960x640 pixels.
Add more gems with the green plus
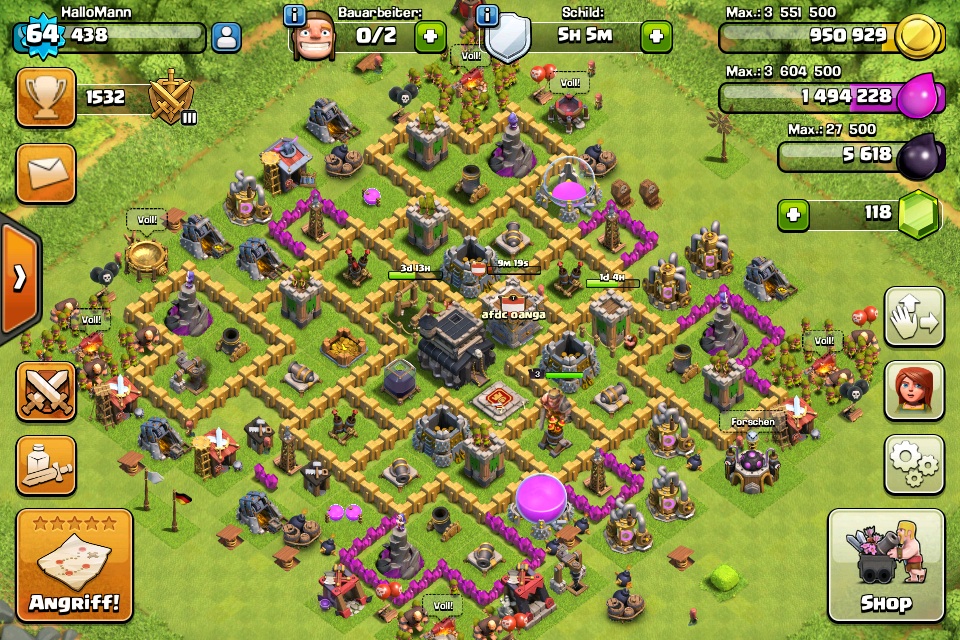click(x=794, y=215)
